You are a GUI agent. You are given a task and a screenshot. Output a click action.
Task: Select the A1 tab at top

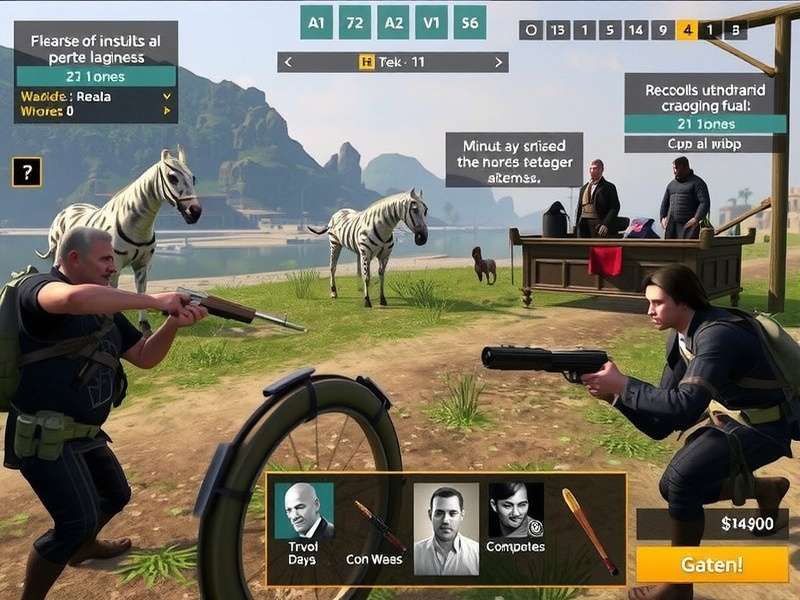click(x=316, y=22)
